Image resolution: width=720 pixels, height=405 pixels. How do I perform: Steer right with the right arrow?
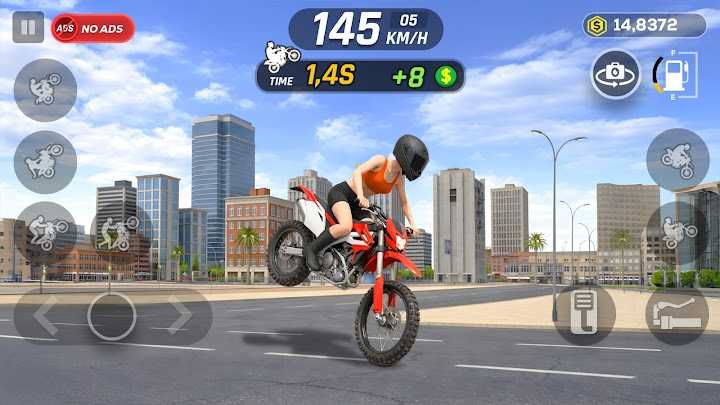pos(180,316)
